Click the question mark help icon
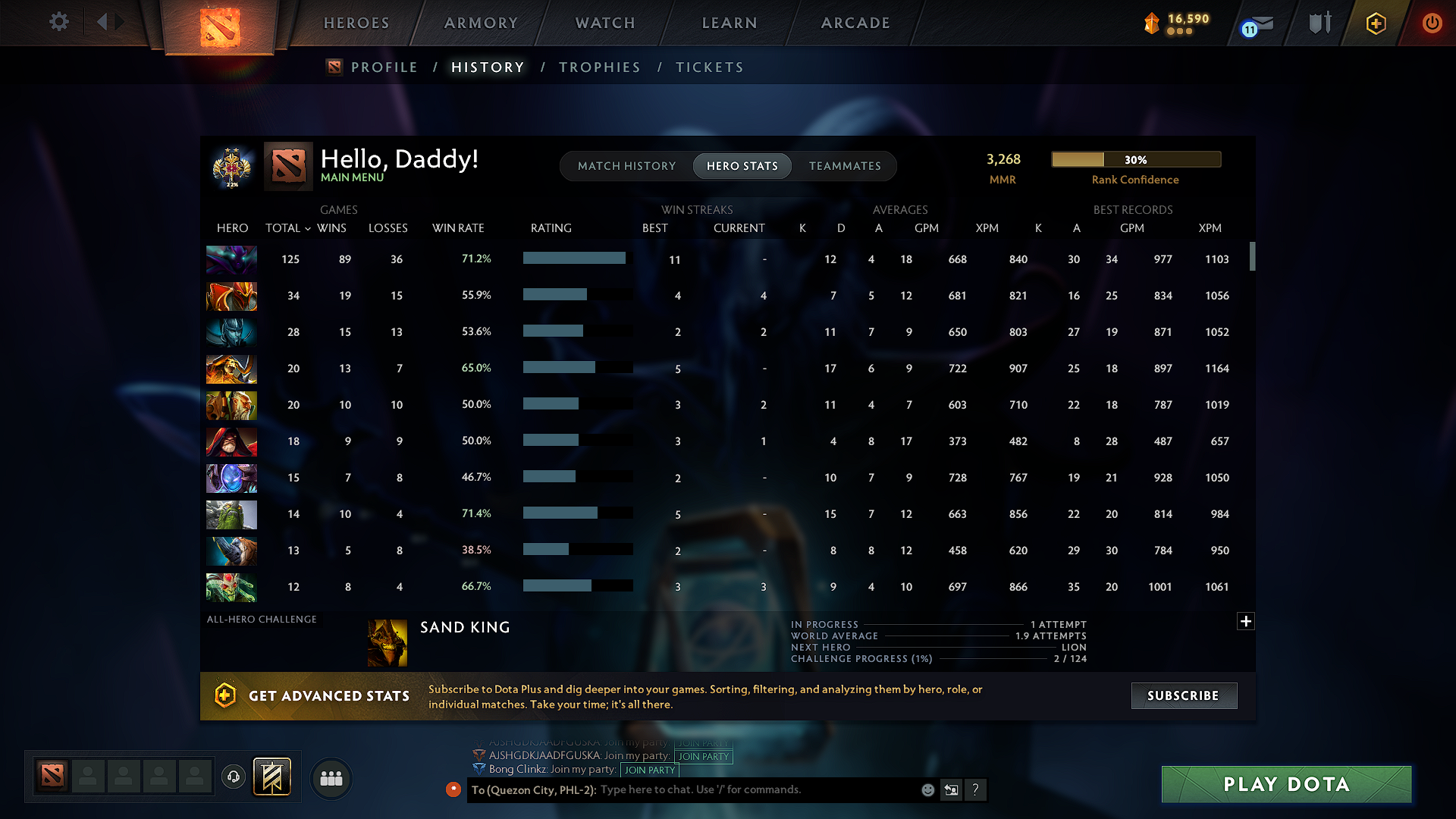 point(976,789)
